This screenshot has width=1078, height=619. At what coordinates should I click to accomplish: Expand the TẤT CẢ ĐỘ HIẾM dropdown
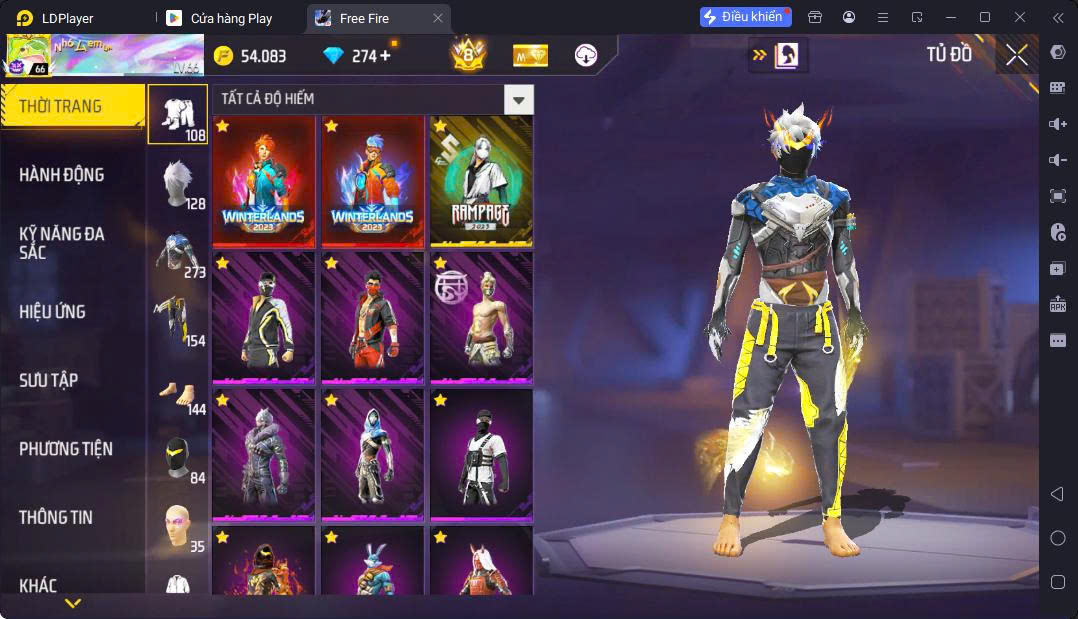point(517,99)
